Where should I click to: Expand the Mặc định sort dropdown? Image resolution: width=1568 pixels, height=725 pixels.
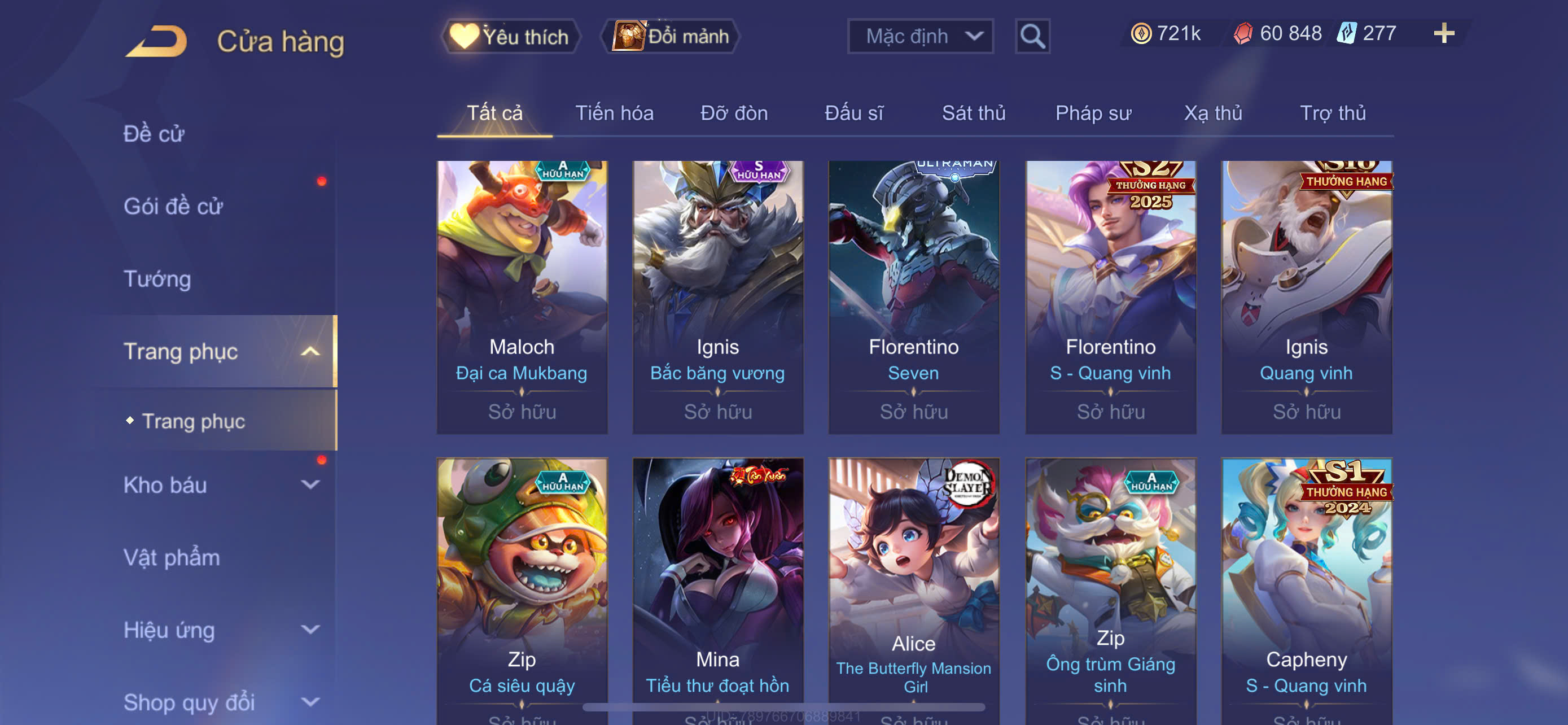[919, 37]
